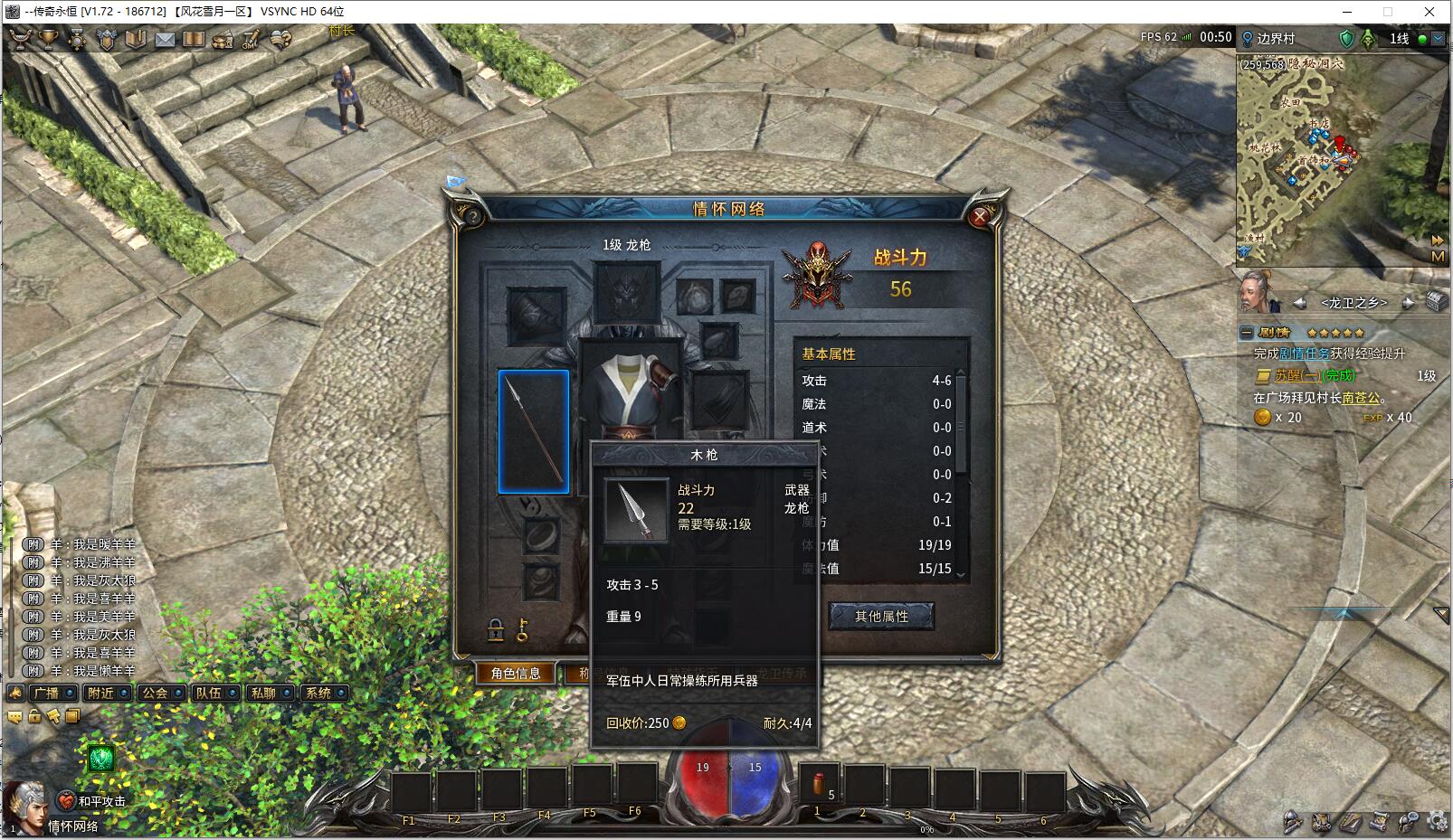Switch to the 角色信息 tab
Screen dimensions: 1453x840
coord(515,673)
